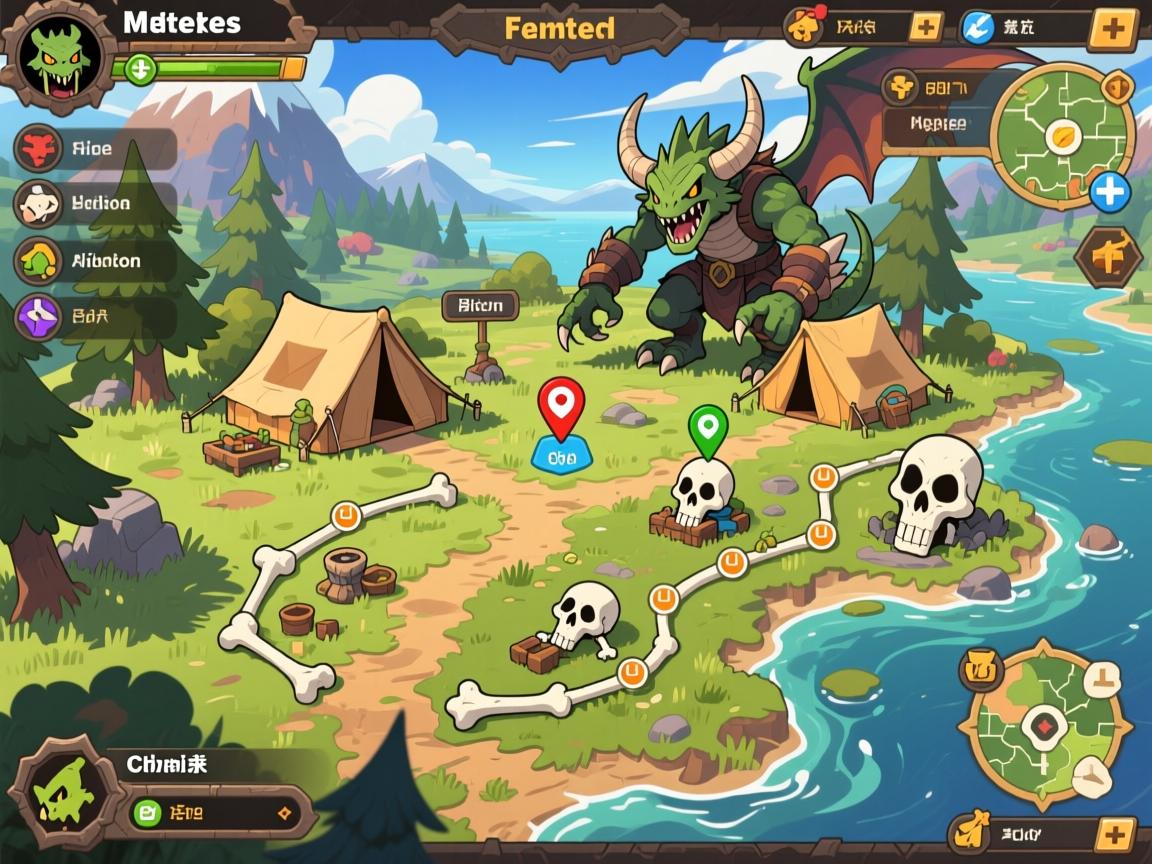Image resolution: width=1152 pixels, height=864 pixels.
Task: Click the plus button on the bottom-right resource bar
Action: pyautogui.click(x=1115, y=833)
